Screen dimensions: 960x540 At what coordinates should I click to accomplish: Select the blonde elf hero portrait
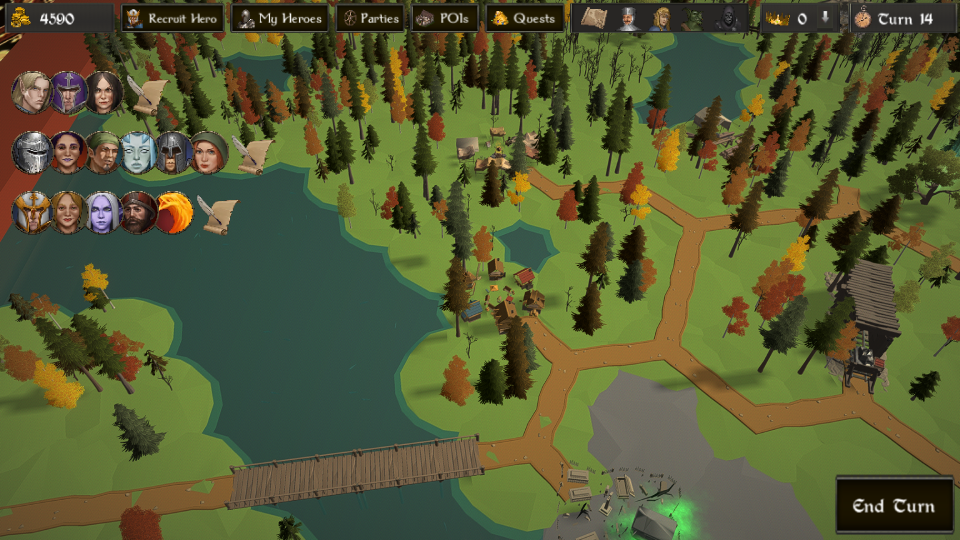(x=31, y=93)
